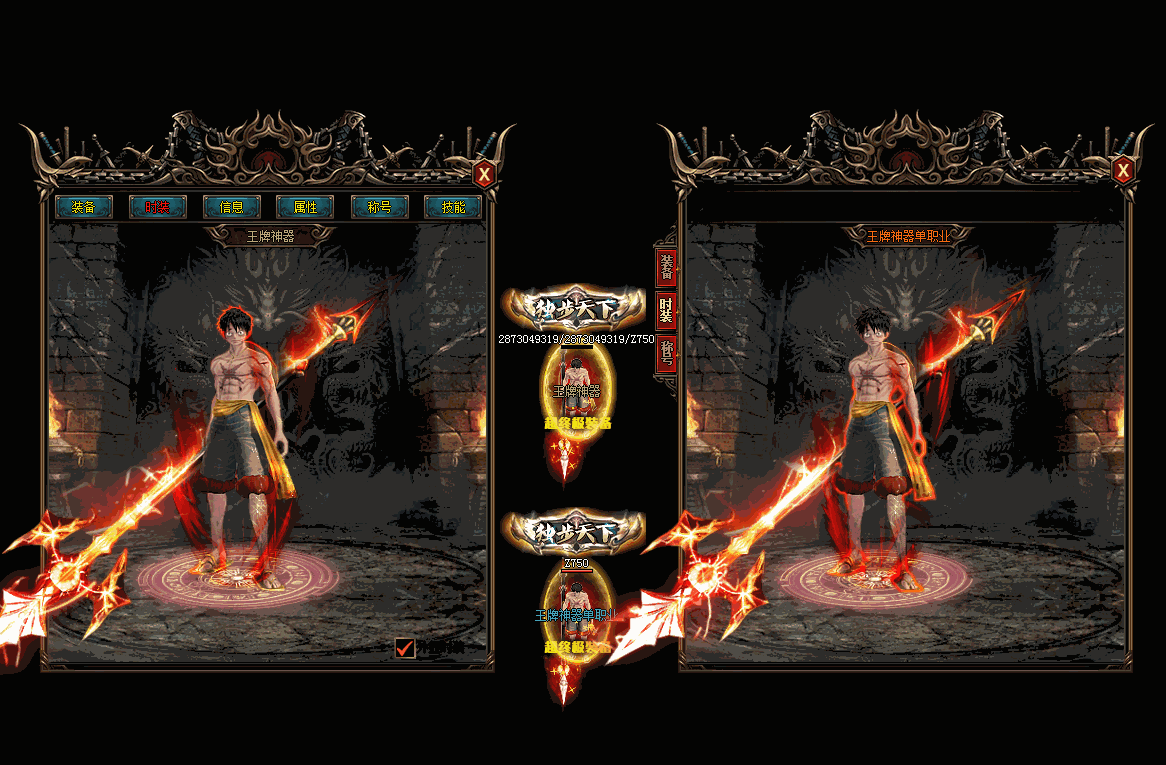Screen dimensions: 1166x765
Task: Switch to the 技能 skills tab
Action: 453,207
